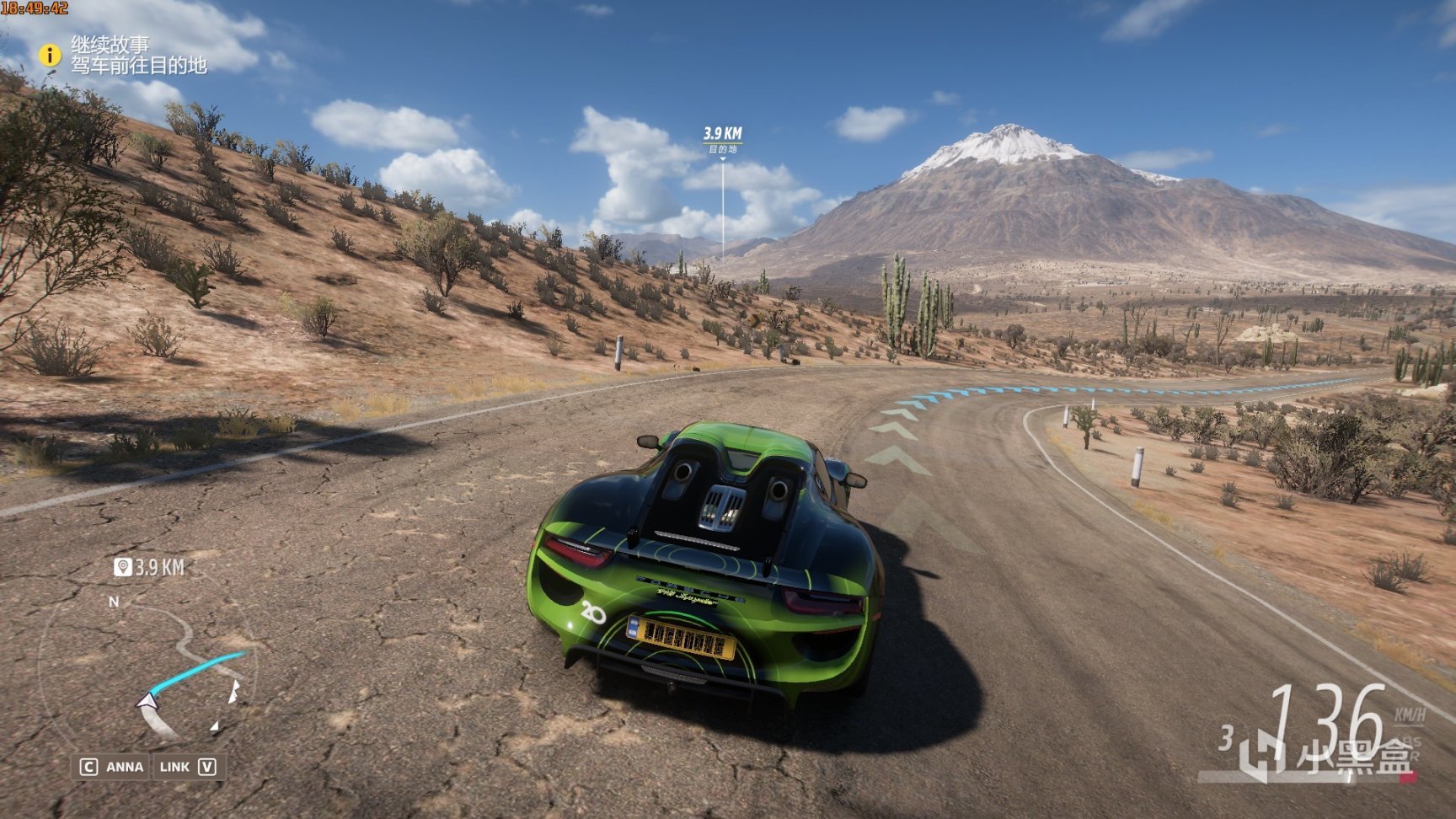Open the LINK chat button
The height and width of the screenshot is (819, 1456).
[187, 767]
